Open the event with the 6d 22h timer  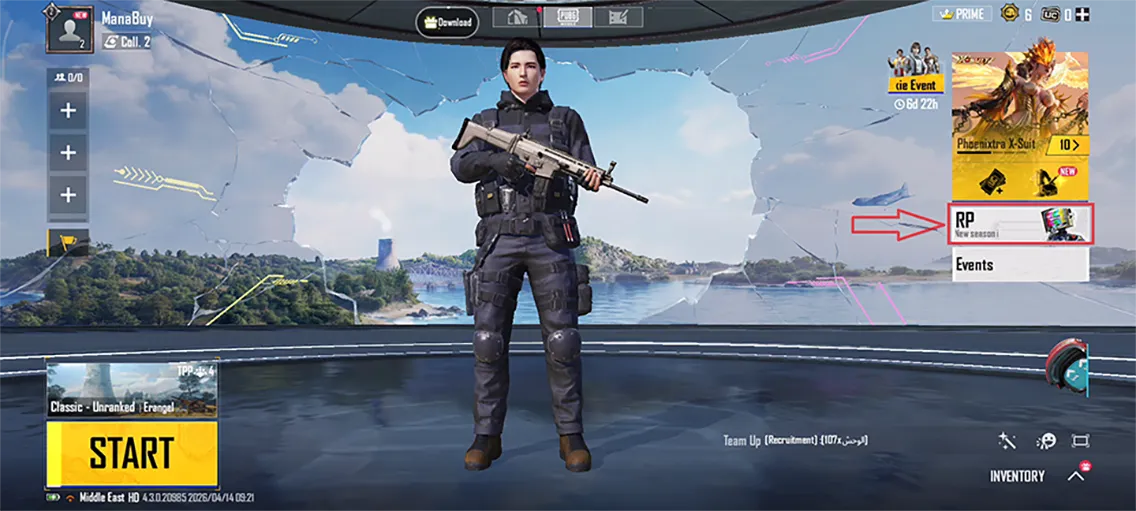pos(916,75)
